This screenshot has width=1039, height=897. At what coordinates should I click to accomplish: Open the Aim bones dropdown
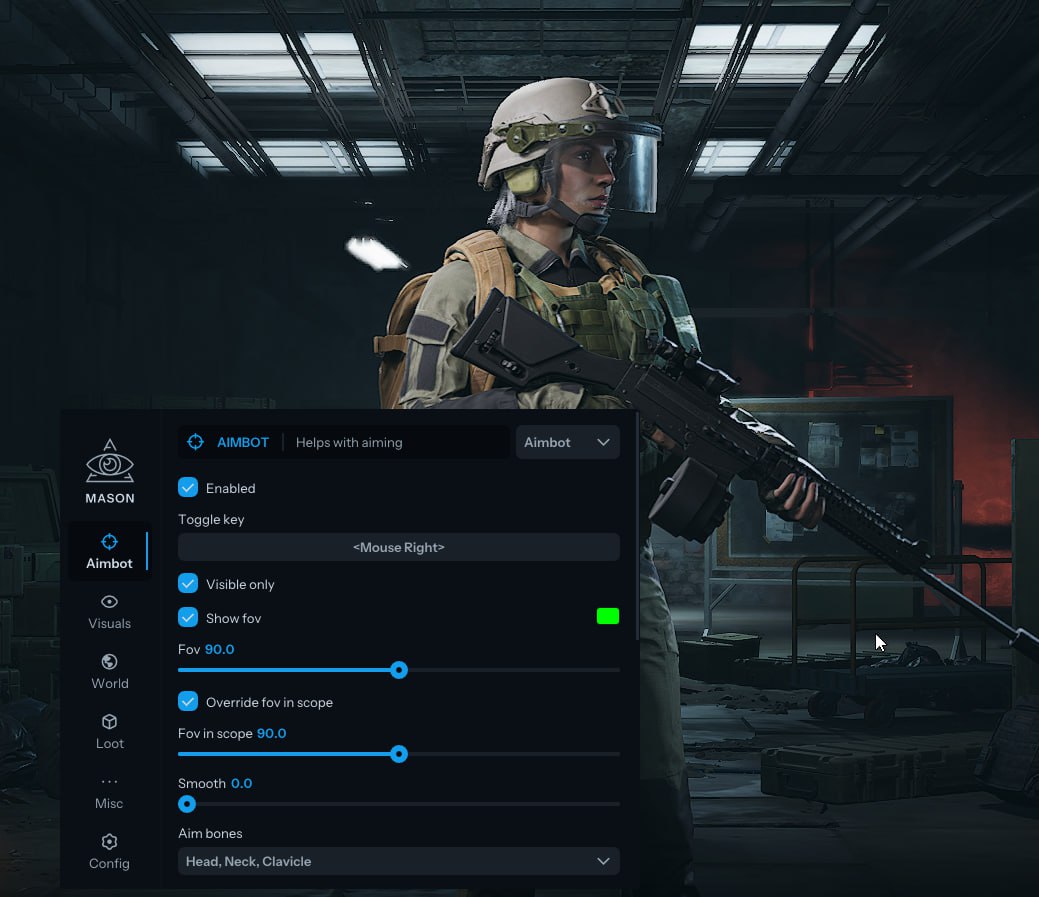point(398,861)
